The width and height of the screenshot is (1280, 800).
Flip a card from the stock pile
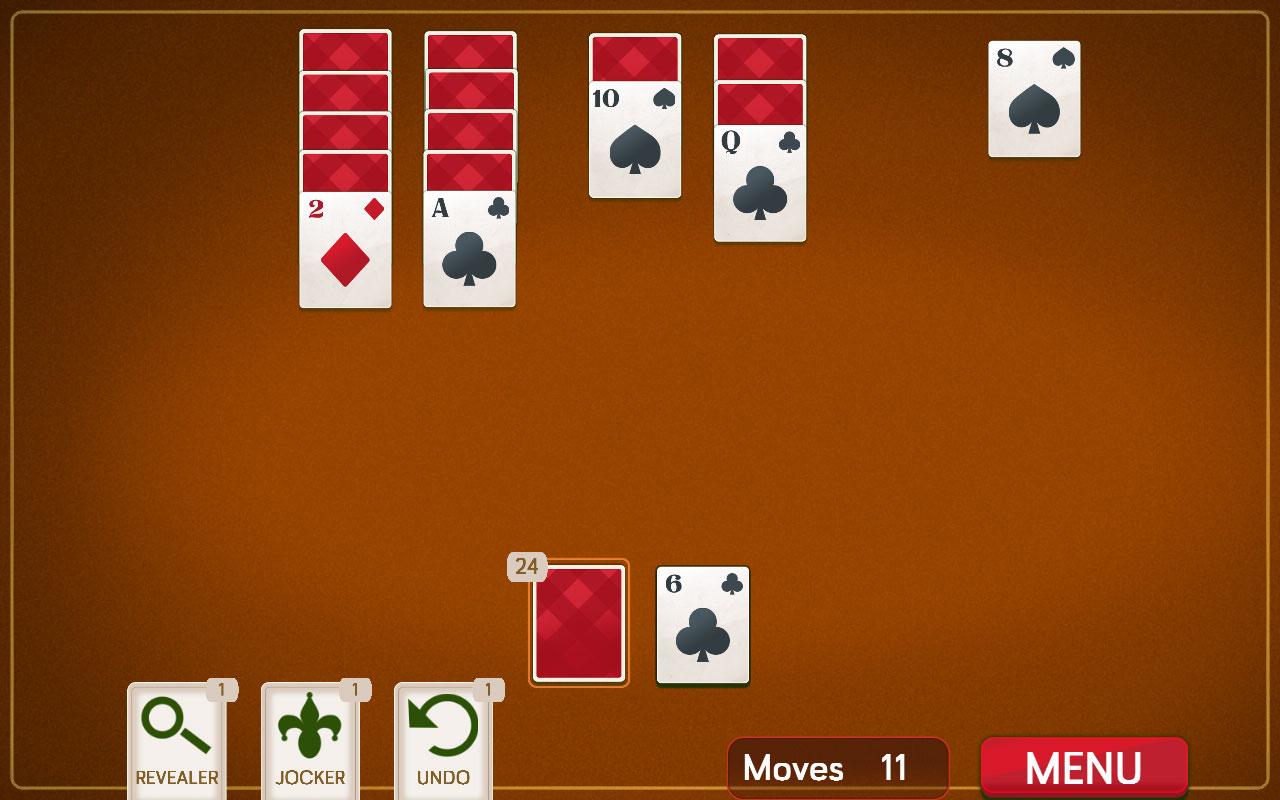[x=578, y=624]
